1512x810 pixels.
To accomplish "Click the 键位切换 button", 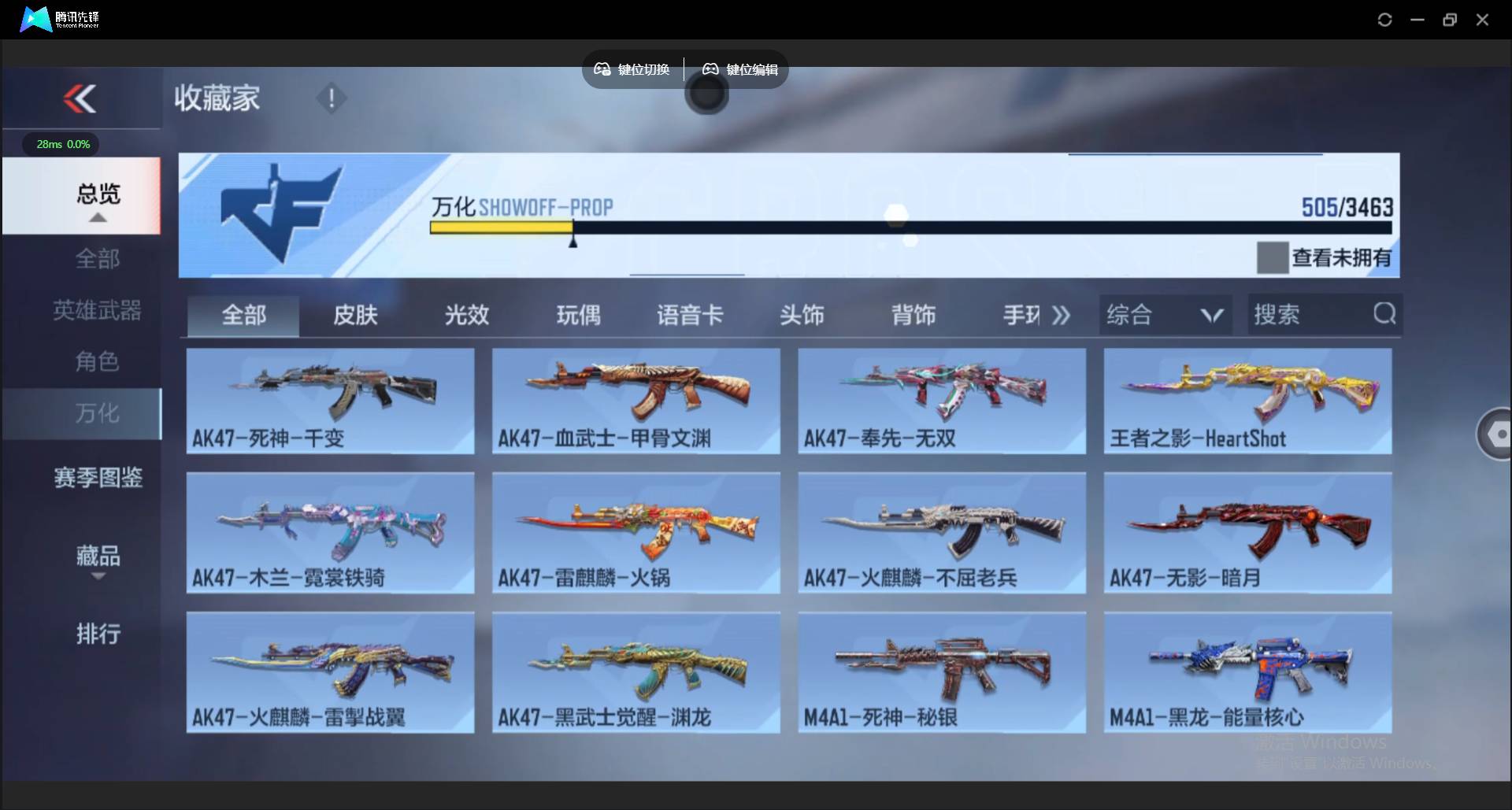I will [x=632, y=69].
